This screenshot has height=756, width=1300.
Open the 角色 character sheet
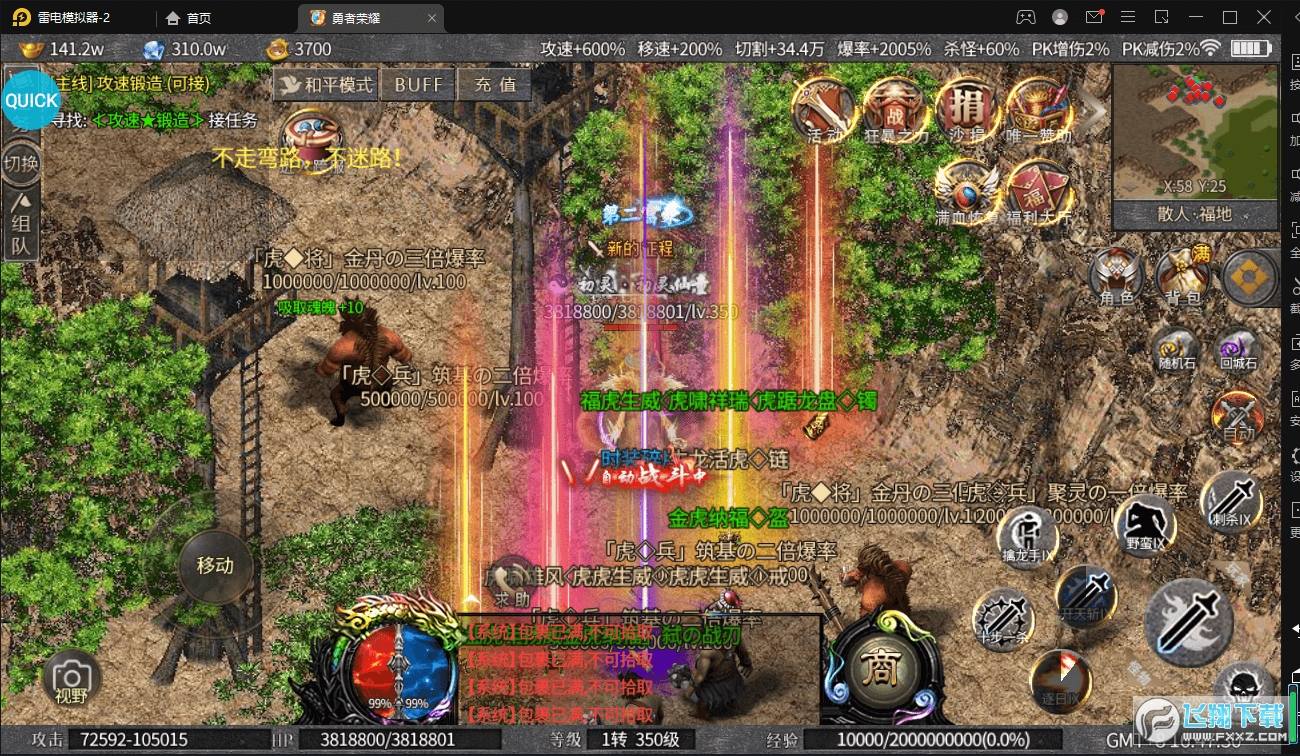(x=1117, y=276)
